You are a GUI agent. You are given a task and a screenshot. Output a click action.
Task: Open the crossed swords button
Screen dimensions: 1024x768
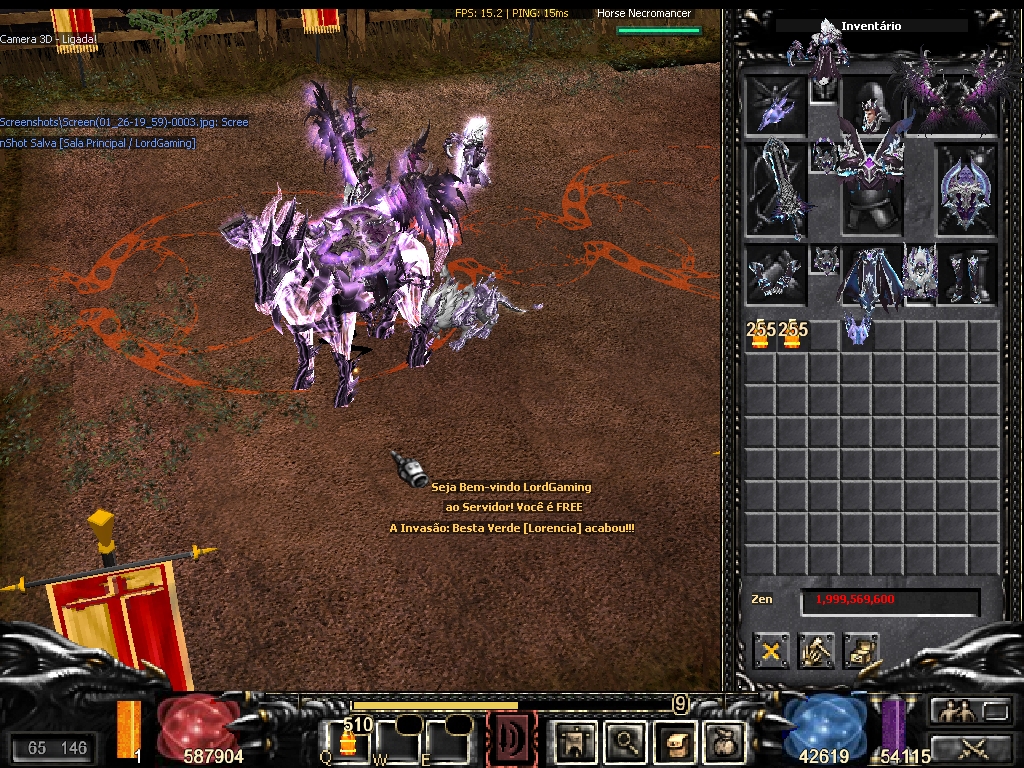tap(970, 746)
